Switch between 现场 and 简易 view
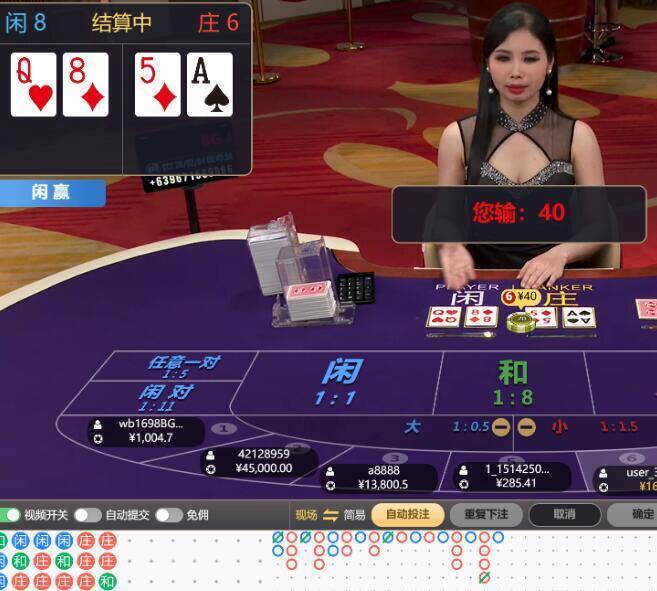 tap(331, 515)
